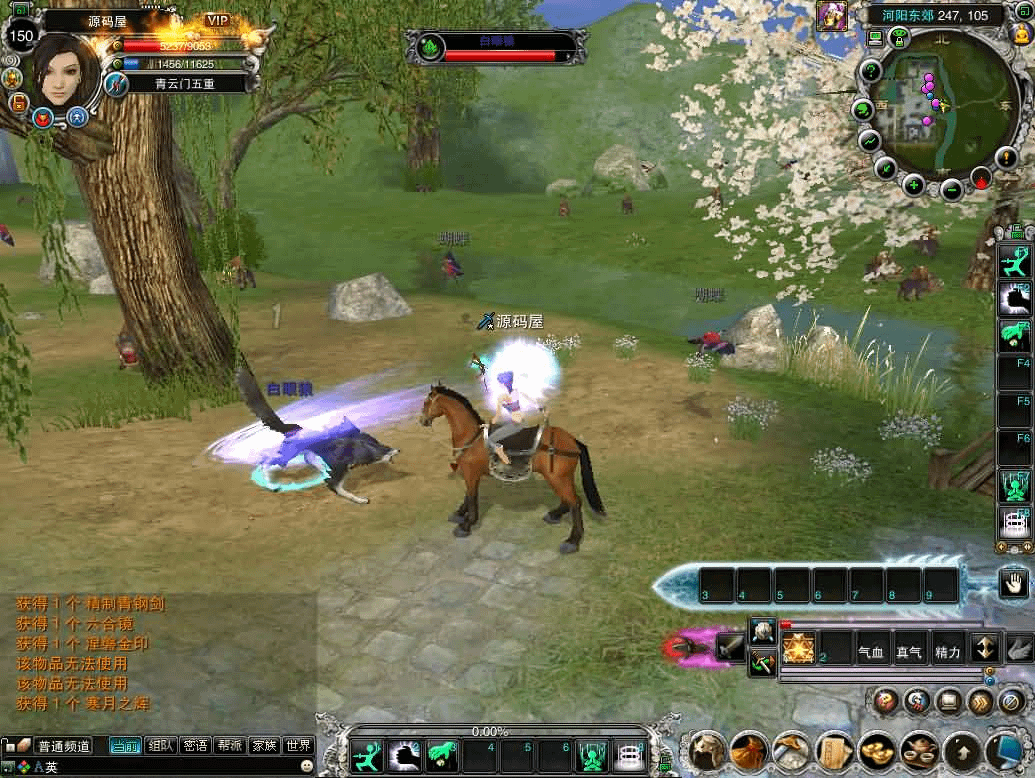Image resolution: width=1035 pixels, height=778 pixels.
Task: Select the 真气 quick slot
Action: (x=908, y=653)
